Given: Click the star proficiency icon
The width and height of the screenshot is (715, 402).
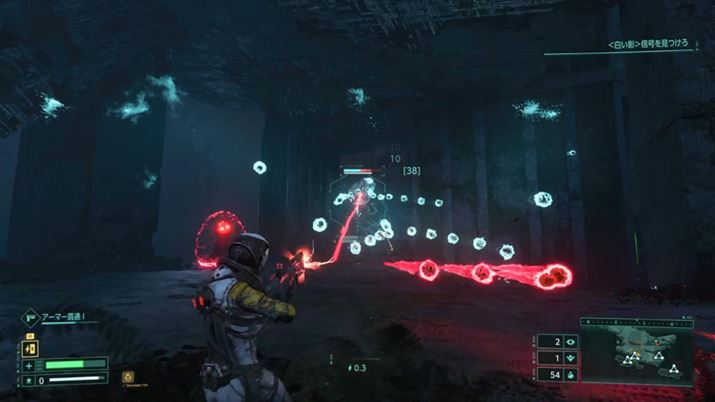Looking at the screenshot, I should pyautogui.click(x=30, y=381).
